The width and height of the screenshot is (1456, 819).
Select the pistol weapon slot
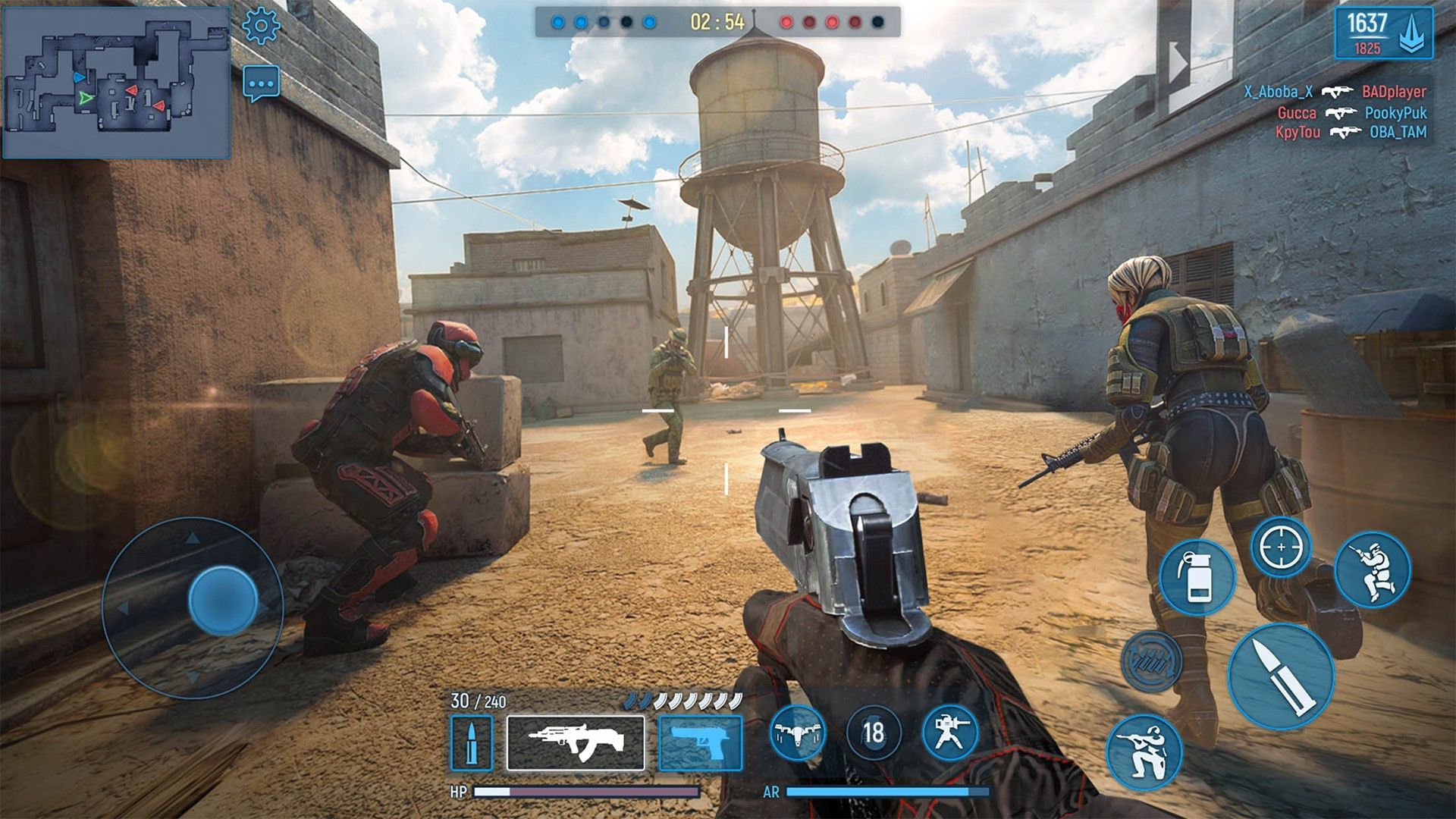pyautogui.click(x=700, y=742)
